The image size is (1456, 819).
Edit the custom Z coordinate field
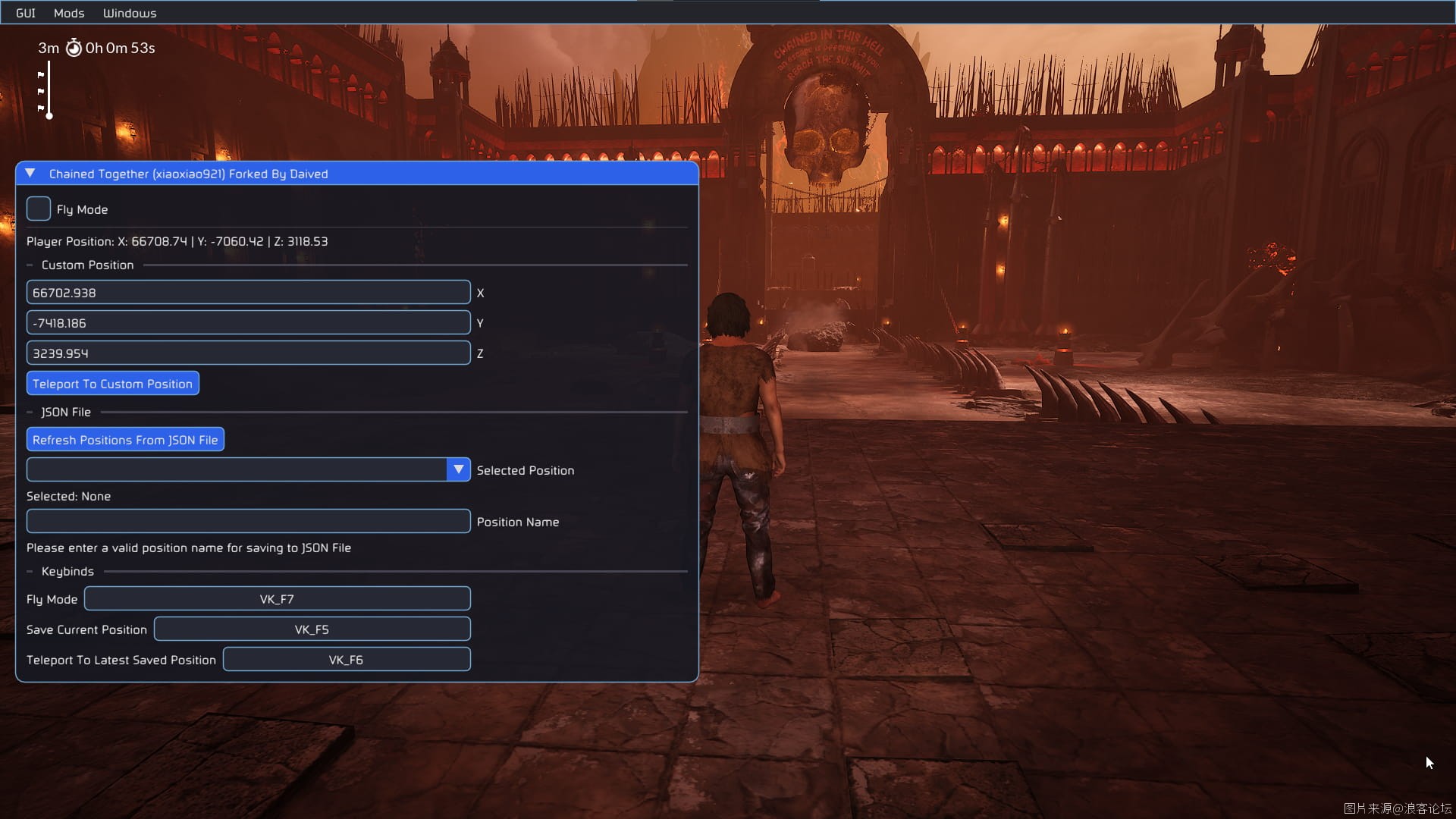pyautogui.click(x=248, y=353)
